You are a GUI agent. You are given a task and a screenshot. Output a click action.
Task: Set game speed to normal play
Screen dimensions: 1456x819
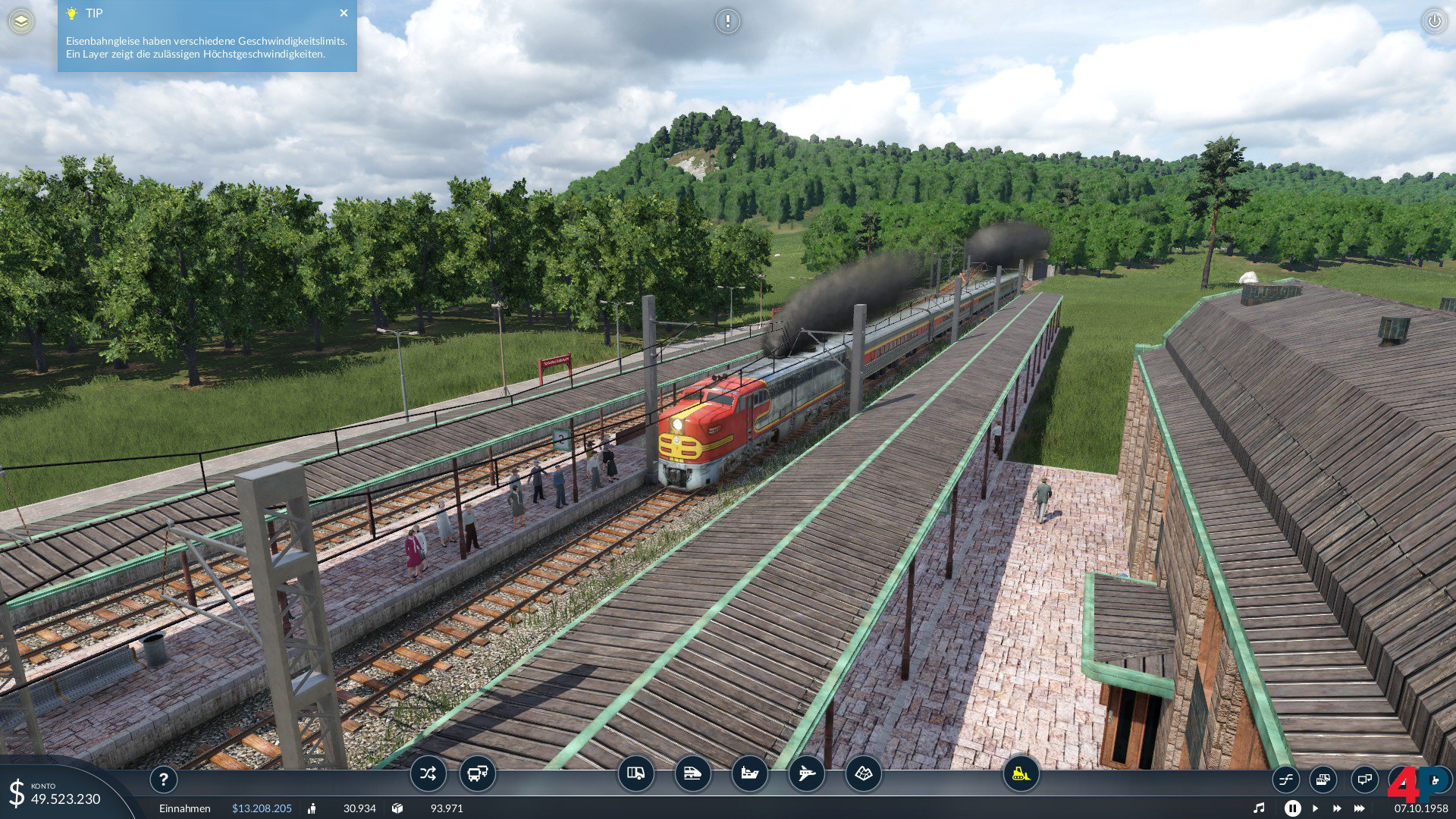tap(1315, 808)
